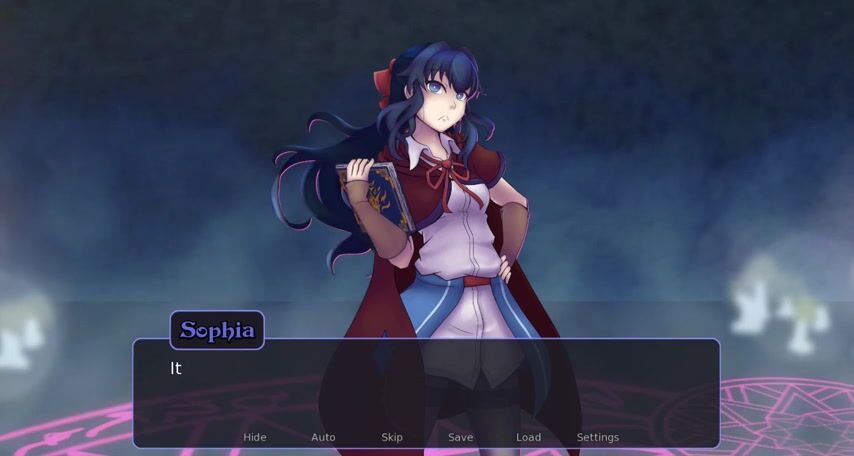
Task: Advance Sophia's dialogue text
Action: [x=426, y=385]
